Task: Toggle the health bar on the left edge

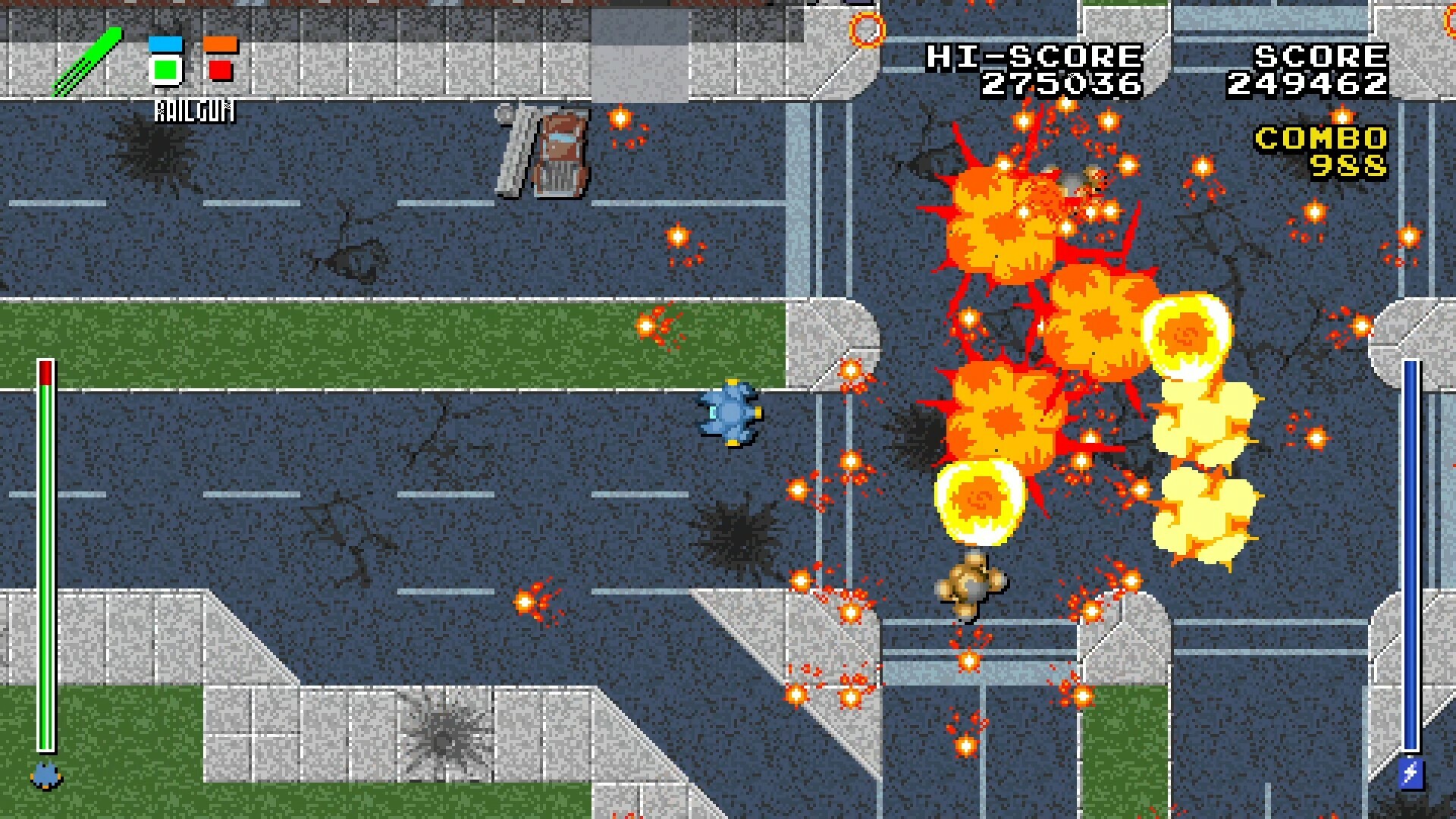Action: [47, 554]
